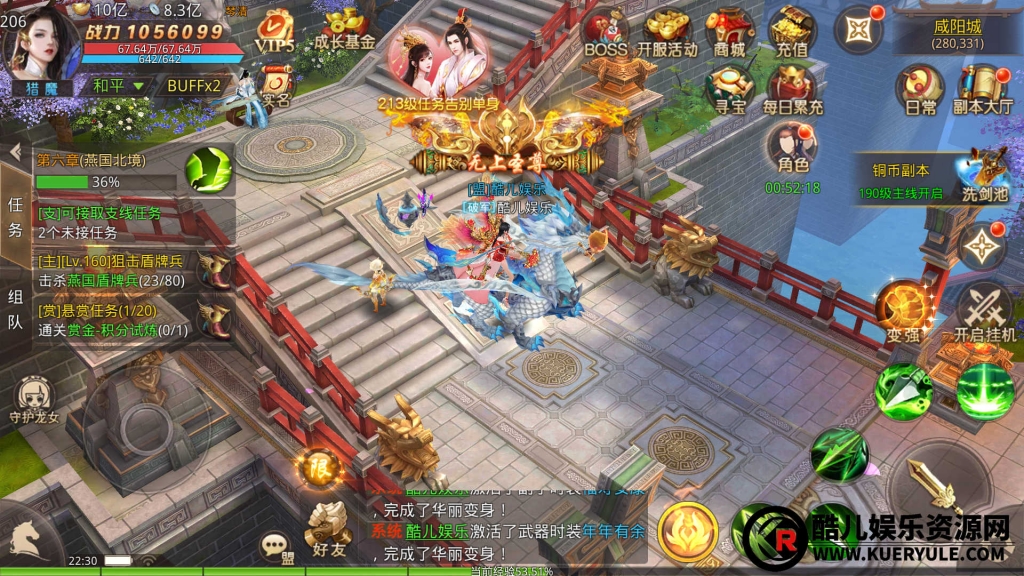The image size is (1024, 576).
Task: Open the VIP5 privileges icon
Action: (275, 32)
